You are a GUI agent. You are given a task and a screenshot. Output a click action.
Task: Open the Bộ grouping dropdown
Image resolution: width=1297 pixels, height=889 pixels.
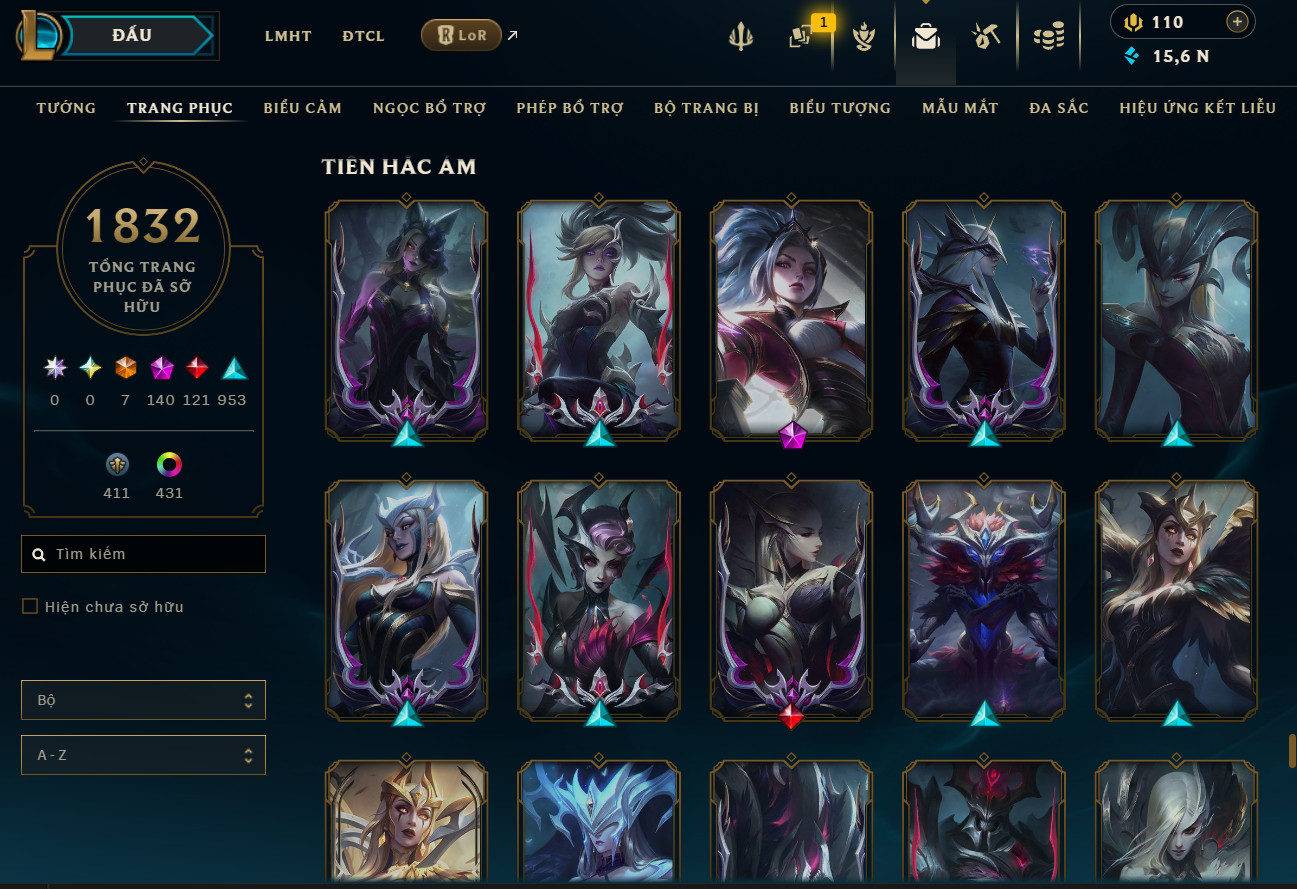143,700
